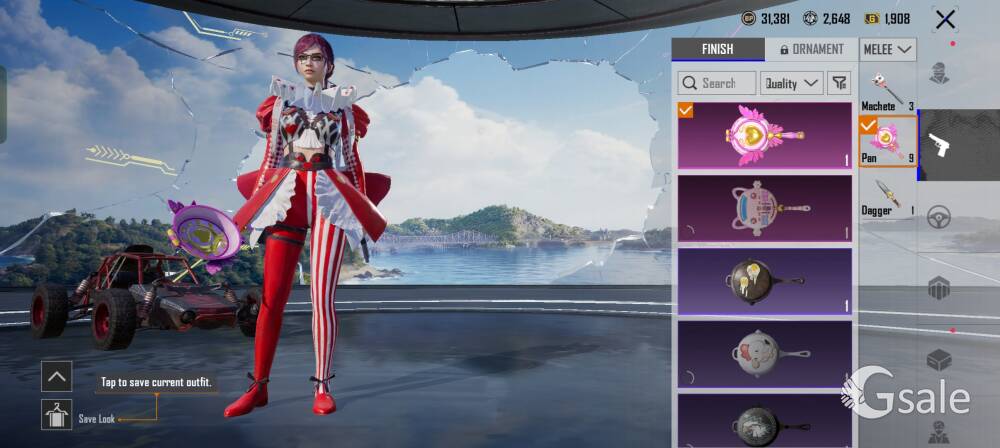Select the fried egg pan skin

(765, 281)
